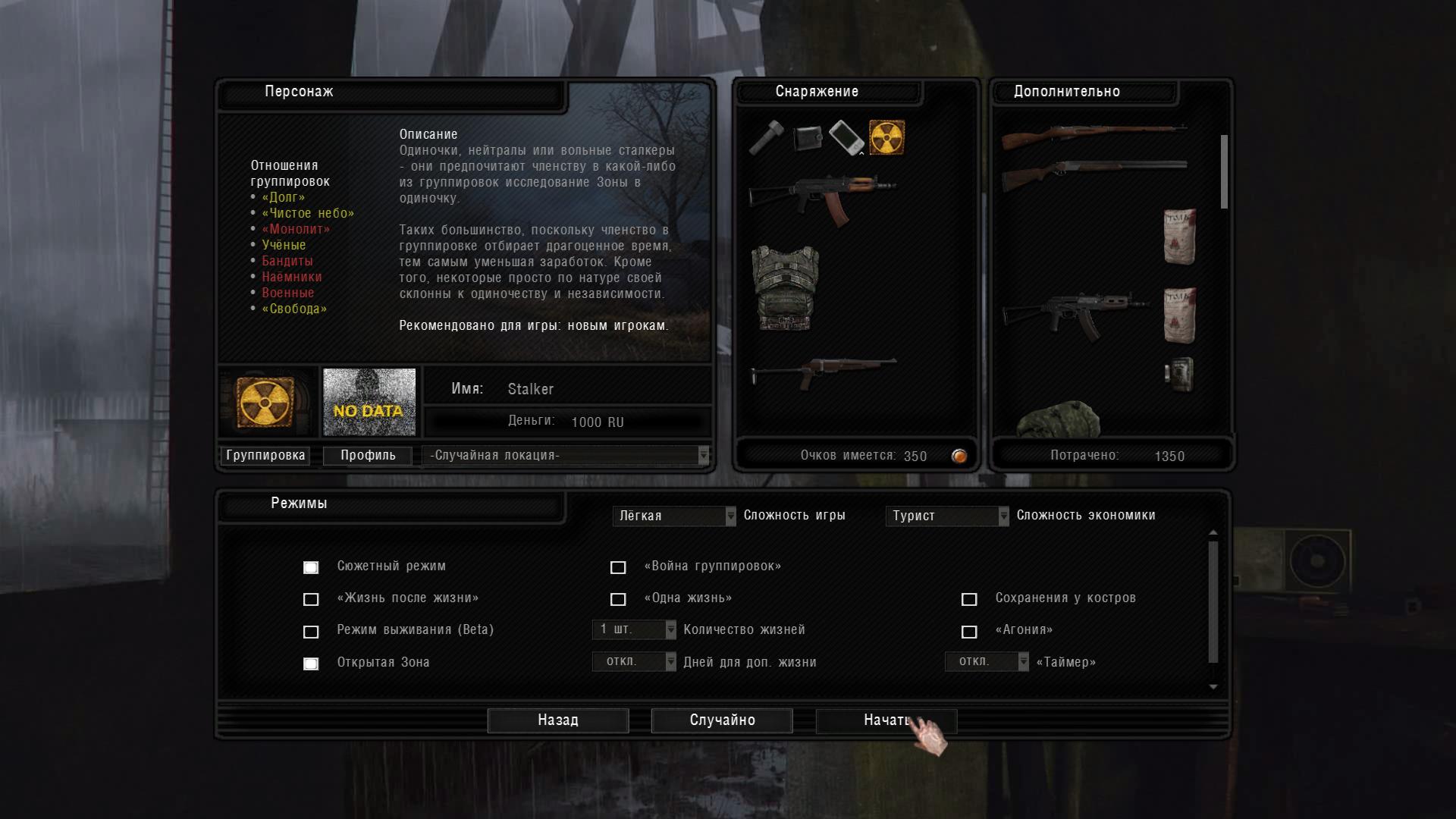Image resolution: width=1456 pixels, height=819 pixels.
Task: Randomize settings with the Случайно button
Action: click(722, 720)
